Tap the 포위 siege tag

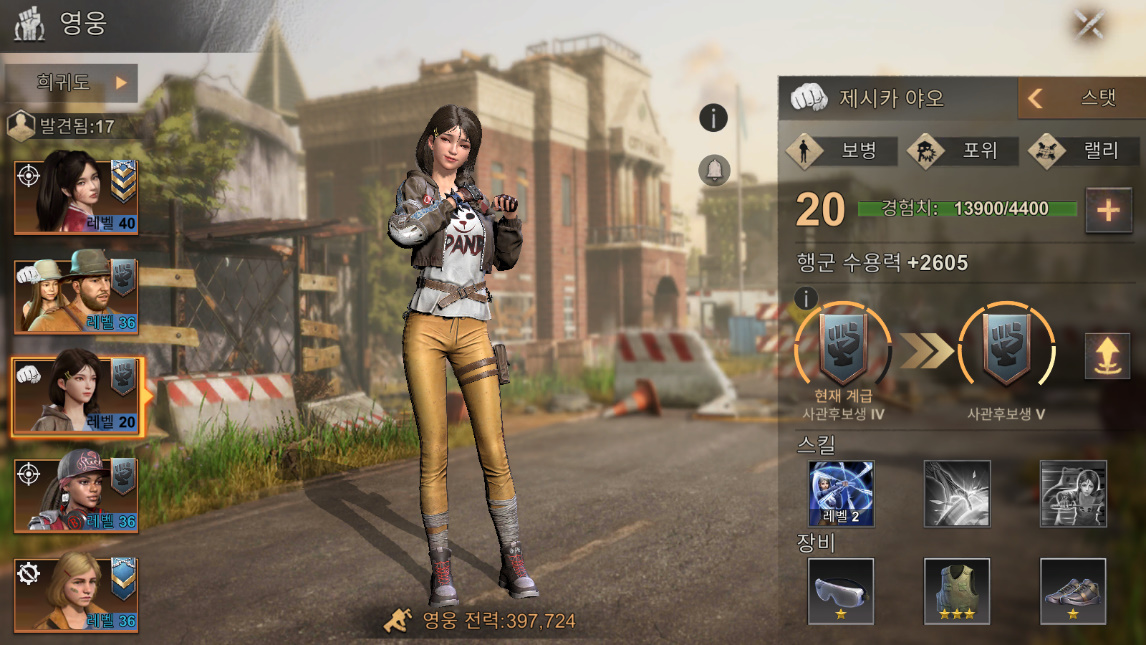(962, 151)
